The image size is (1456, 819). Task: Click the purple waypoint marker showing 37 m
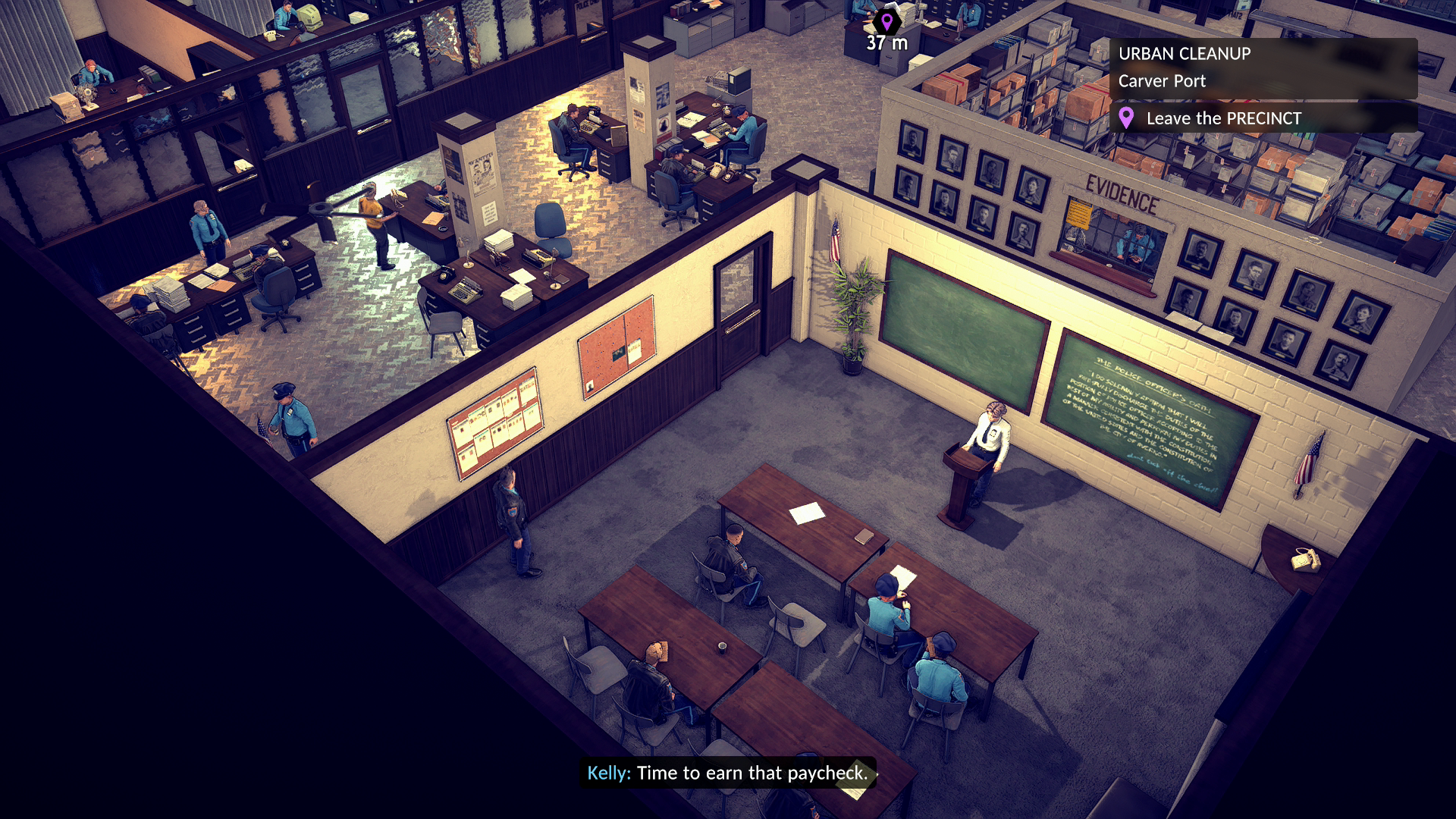click(x=886, y=21)
